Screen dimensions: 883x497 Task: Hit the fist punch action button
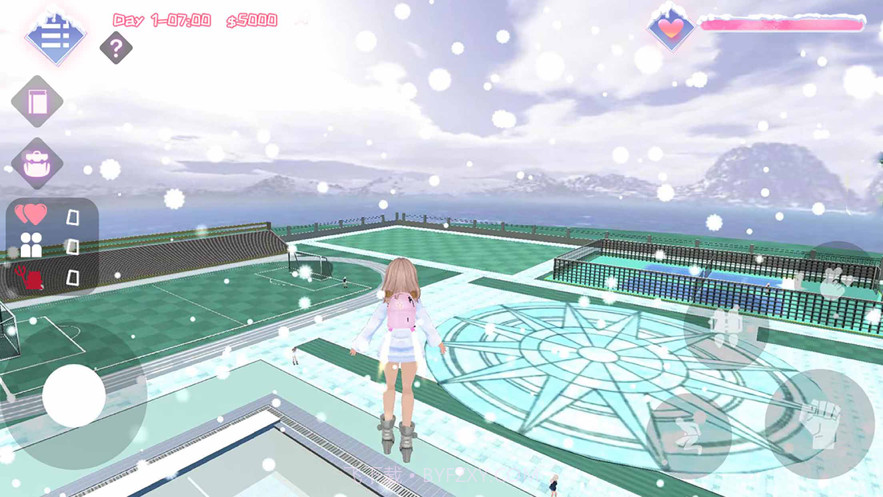(x=819, y=424)
